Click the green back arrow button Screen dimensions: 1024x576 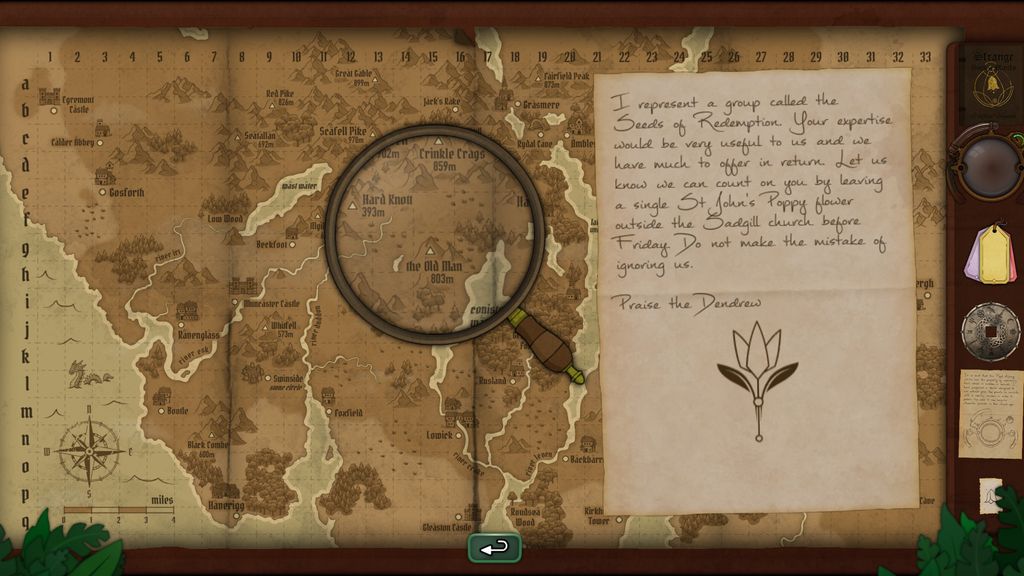point(494,548)
